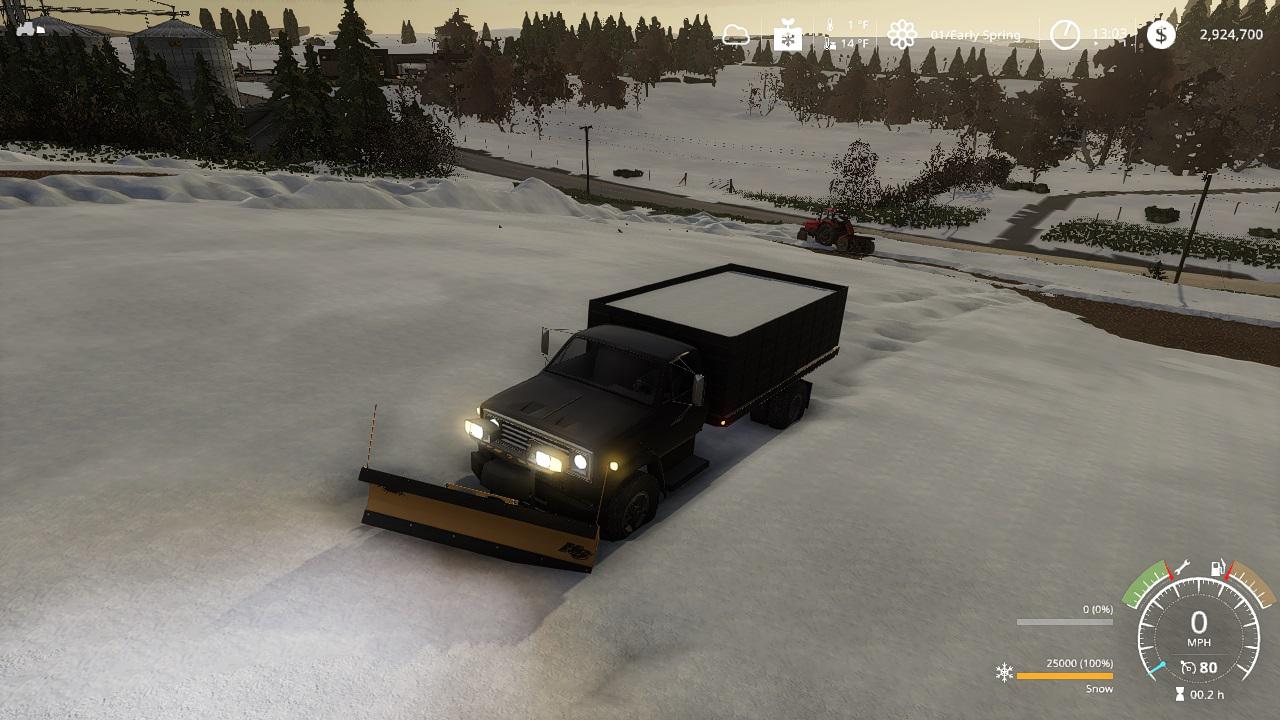The height and width of the screenshot is (720, 1280).
Task: Select the snowflake forecast icon in the top bar
Action: [788, 38]
